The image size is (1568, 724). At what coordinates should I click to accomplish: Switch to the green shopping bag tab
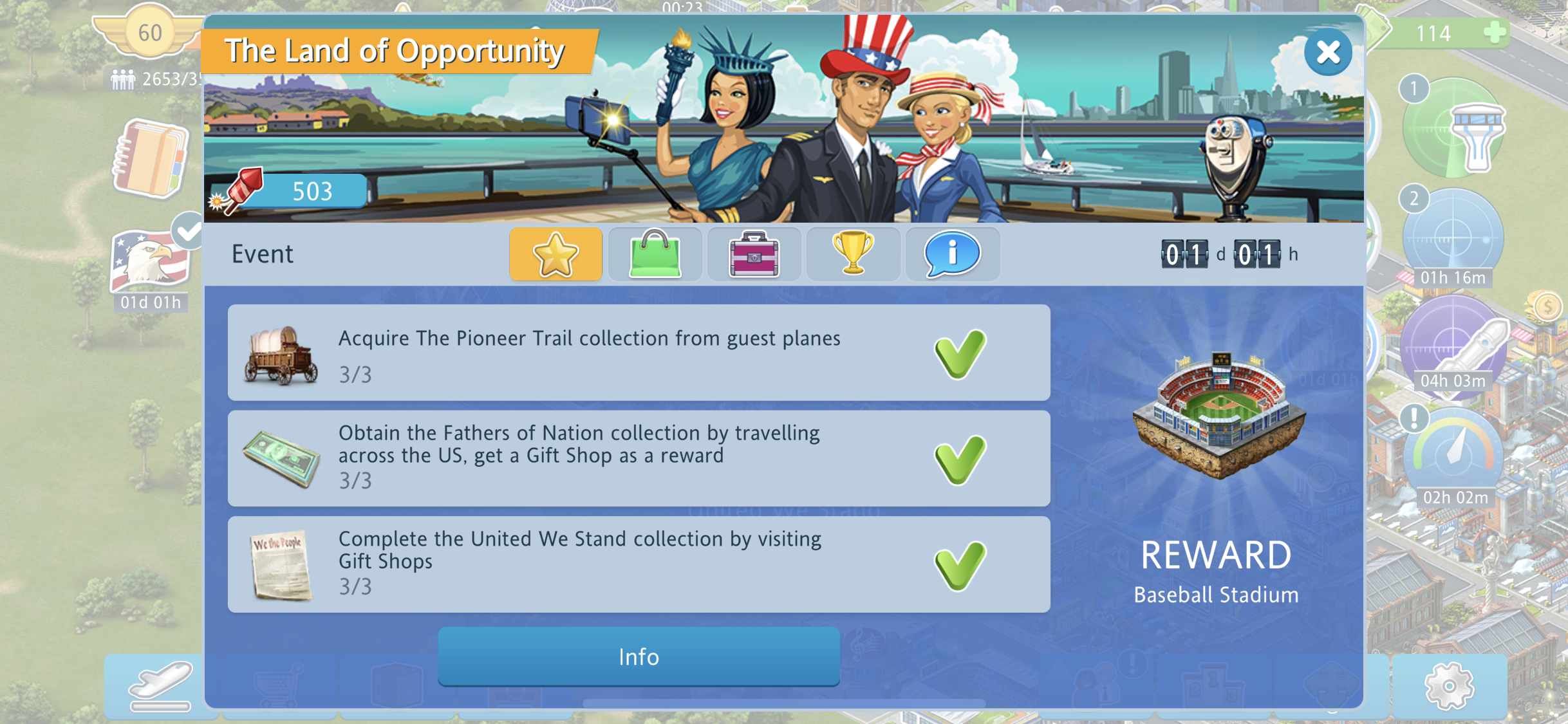(655, 254)
